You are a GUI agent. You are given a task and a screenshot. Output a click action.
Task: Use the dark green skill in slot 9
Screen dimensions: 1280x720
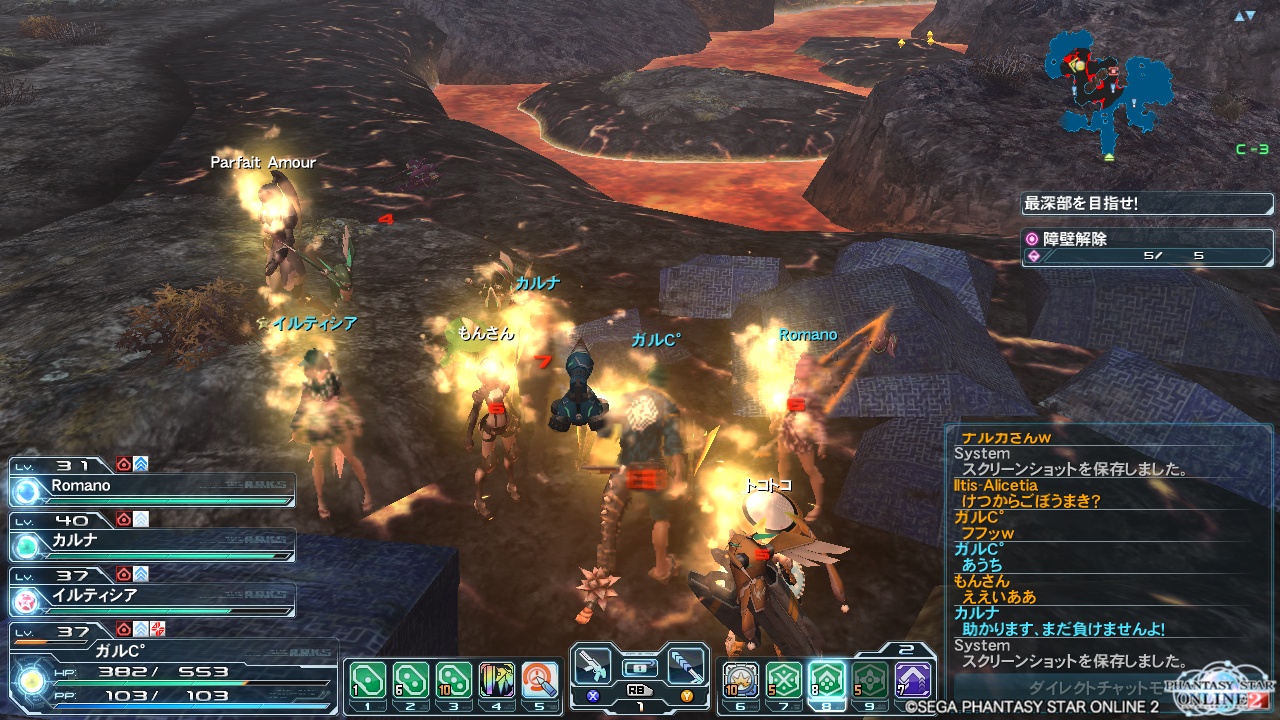coord(870,682)
